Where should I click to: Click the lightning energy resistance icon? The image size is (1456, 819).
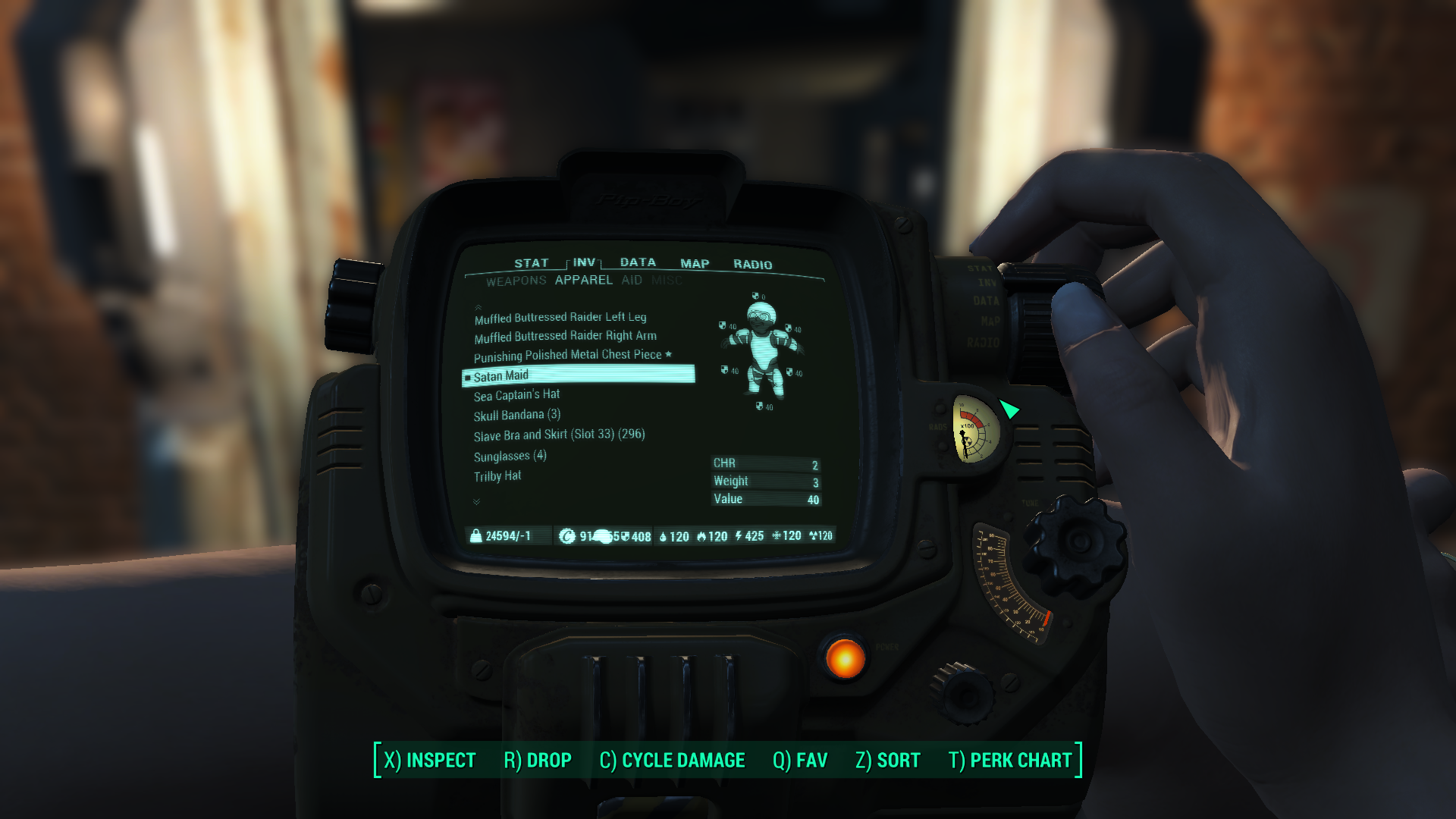pos(738,535)
